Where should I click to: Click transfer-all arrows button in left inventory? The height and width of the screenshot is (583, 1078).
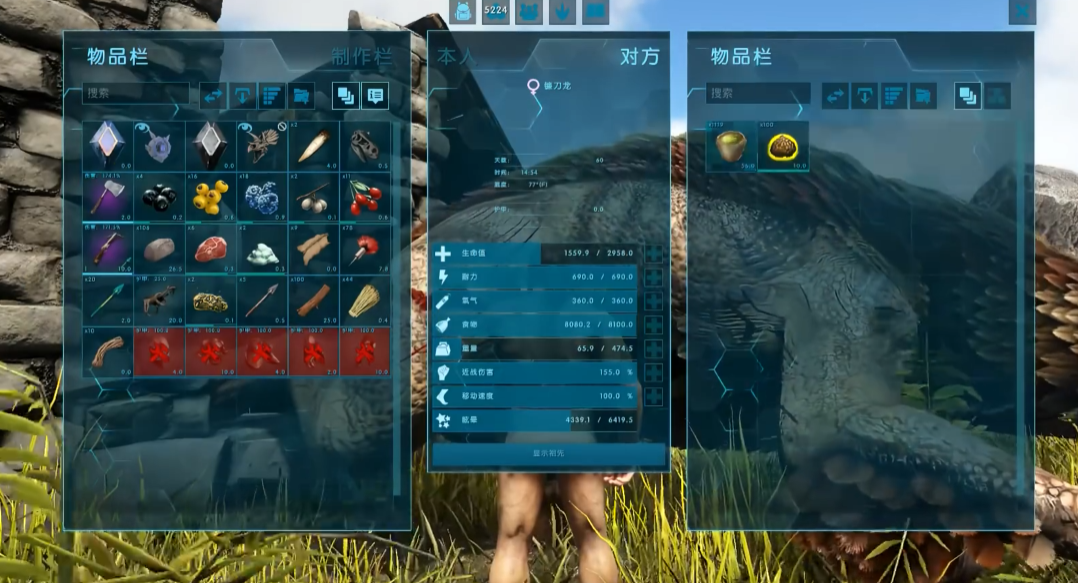click(x=213, y=96)
